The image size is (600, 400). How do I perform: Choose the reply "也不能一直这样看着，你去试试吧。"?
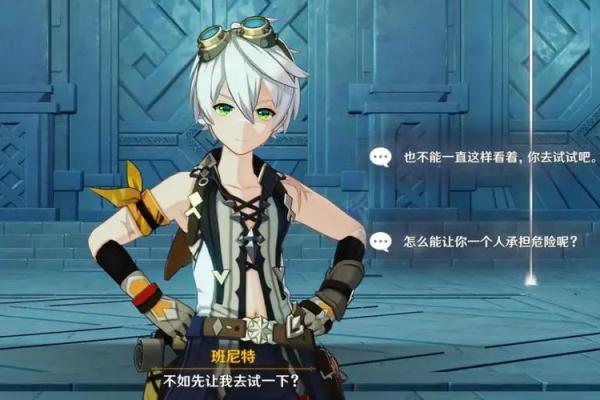[x=485, y=157]
